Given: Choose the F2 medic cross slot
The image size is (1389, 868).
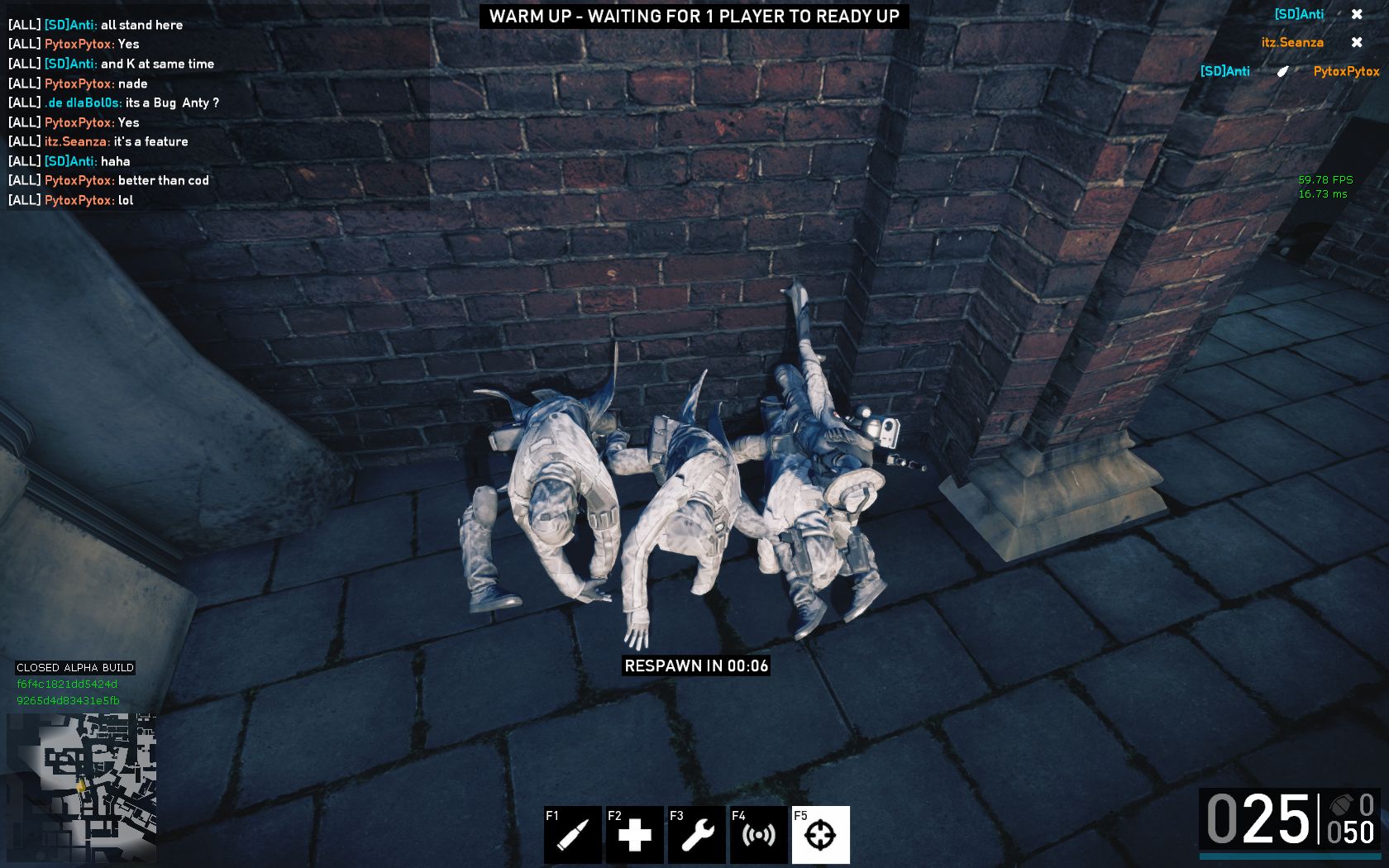Looking at the screenshot, I should pos(634,834).
